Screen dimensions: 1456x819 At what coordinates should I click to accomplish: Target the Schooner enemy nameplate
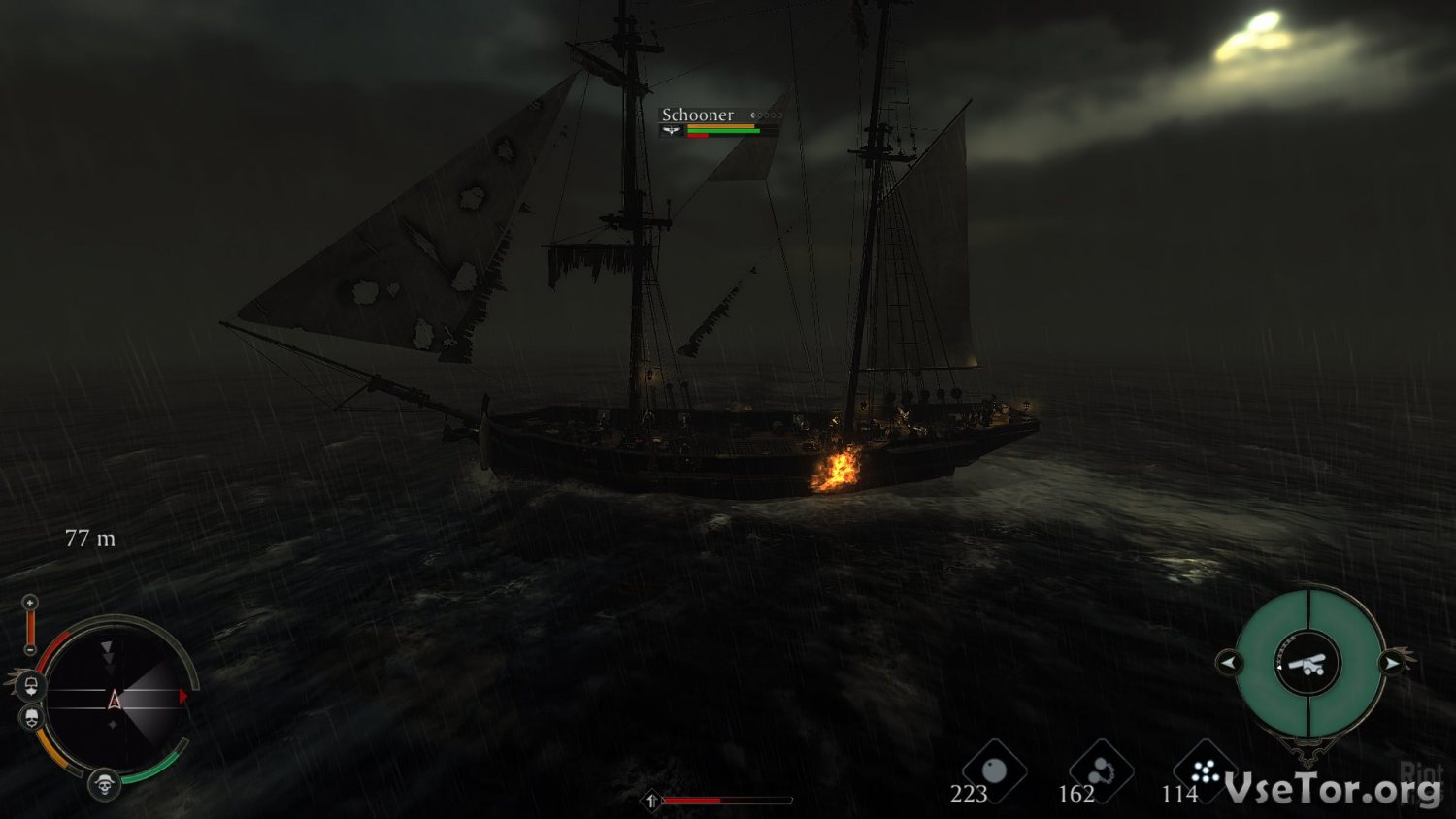point(698,115)
